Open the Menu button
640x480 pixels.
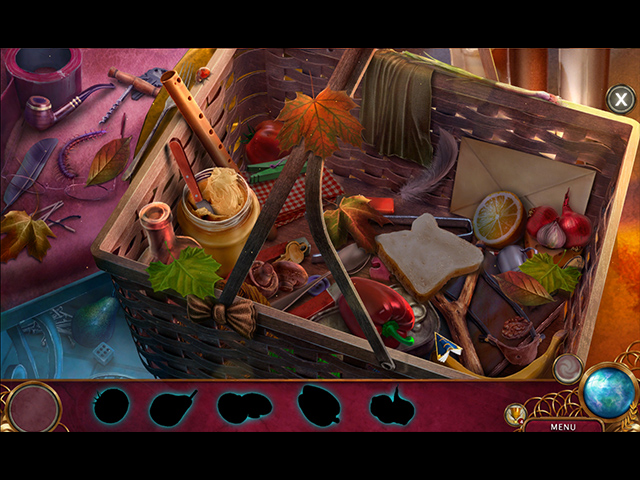(562, 427)
